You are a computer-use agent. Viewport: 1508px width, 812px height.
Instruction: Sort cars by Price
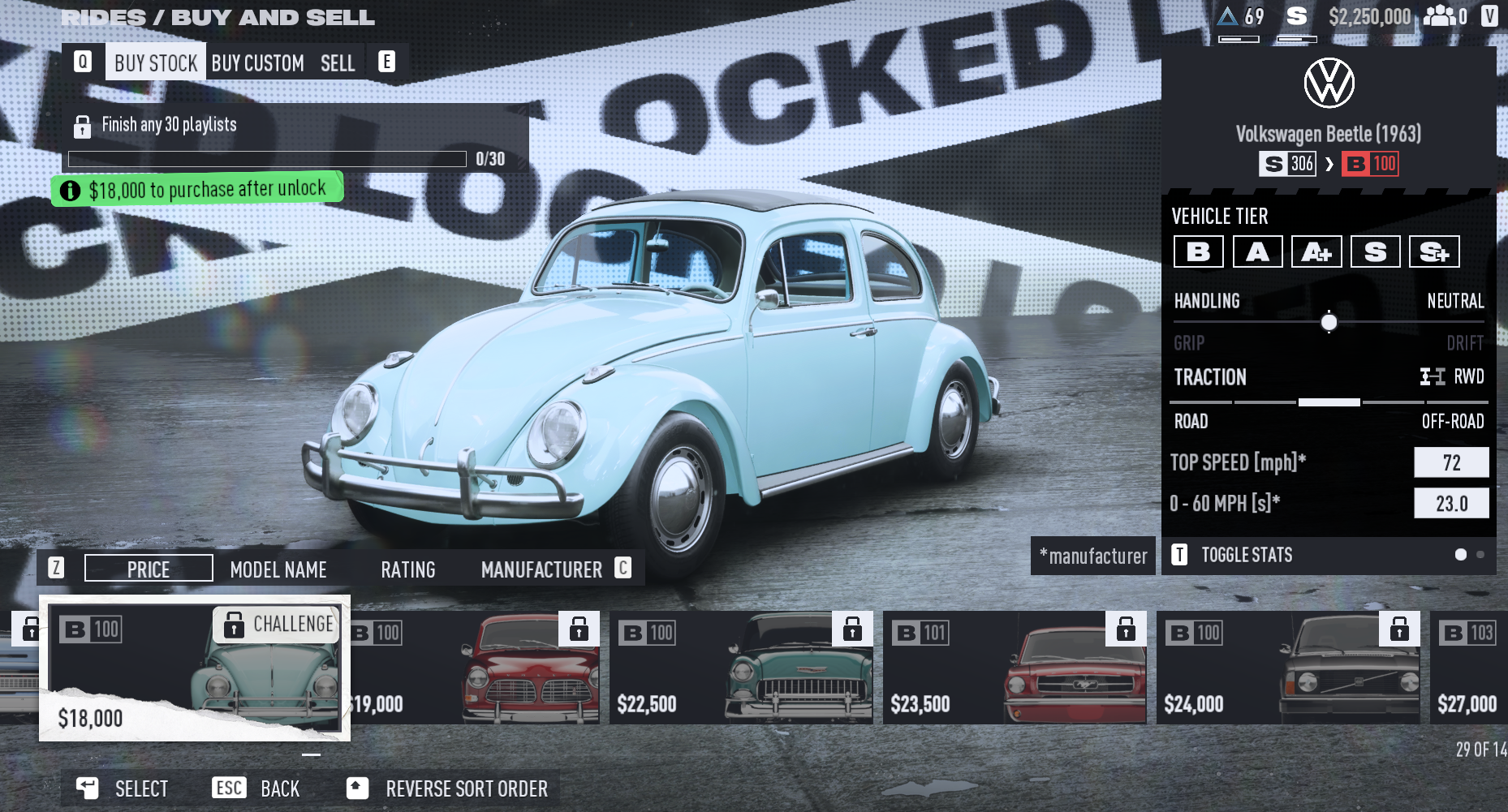click(x=149, y=569)
